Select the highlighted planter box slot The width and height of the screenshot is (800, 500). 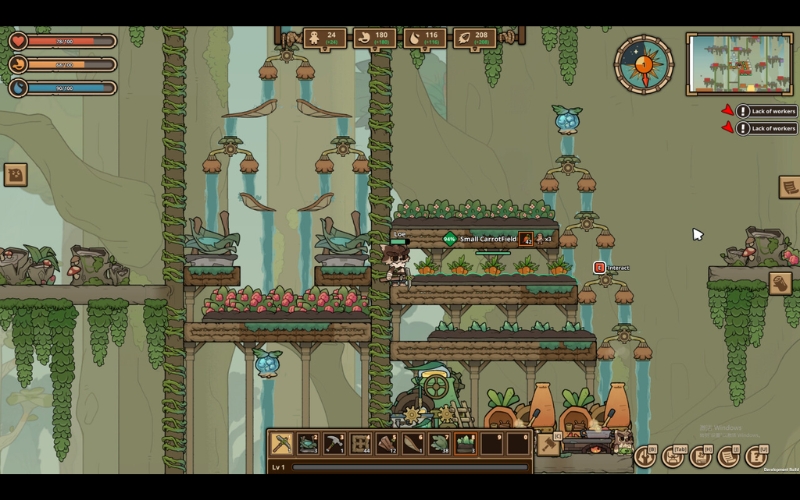[465, 443]
